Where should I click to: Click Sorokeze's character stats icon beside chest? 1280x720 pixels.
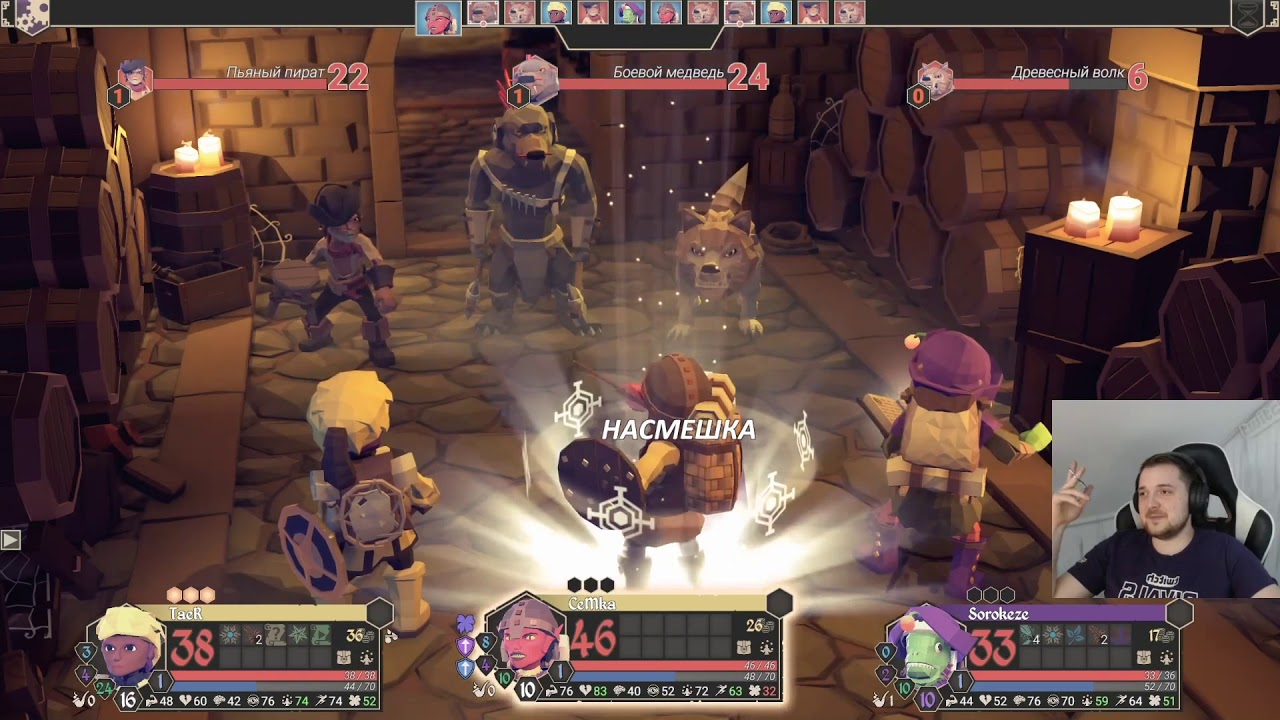click(x=1165, y=658)
